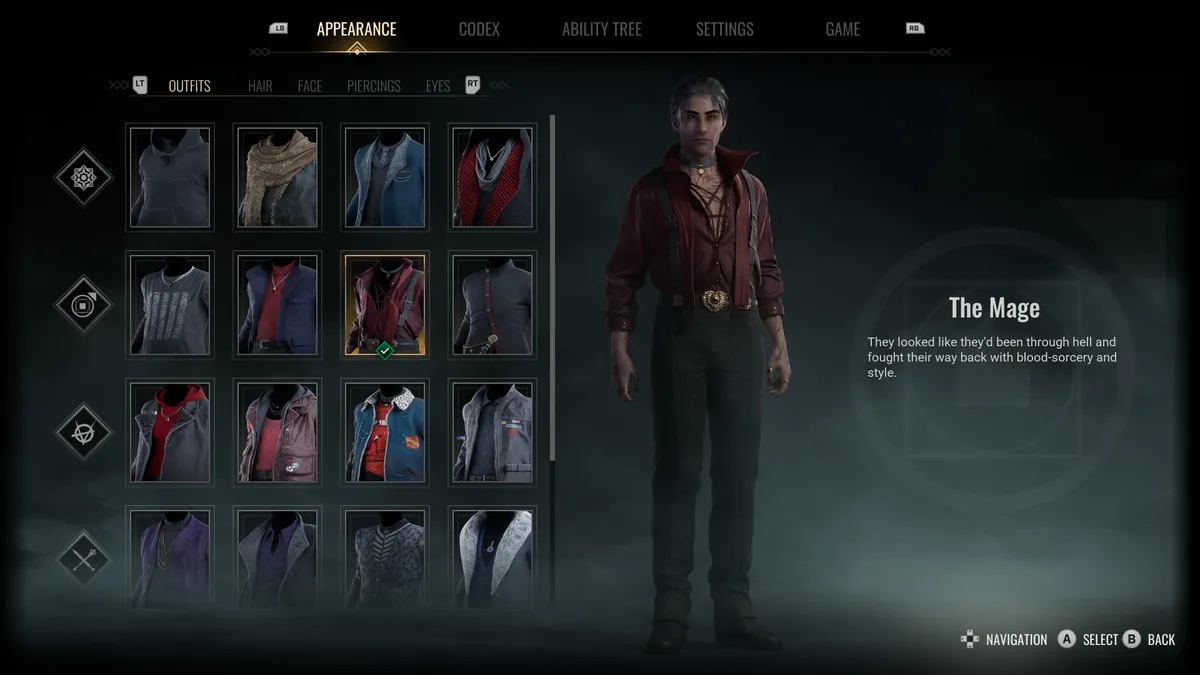Pick the blue blazer outfit

click(385, 177)
